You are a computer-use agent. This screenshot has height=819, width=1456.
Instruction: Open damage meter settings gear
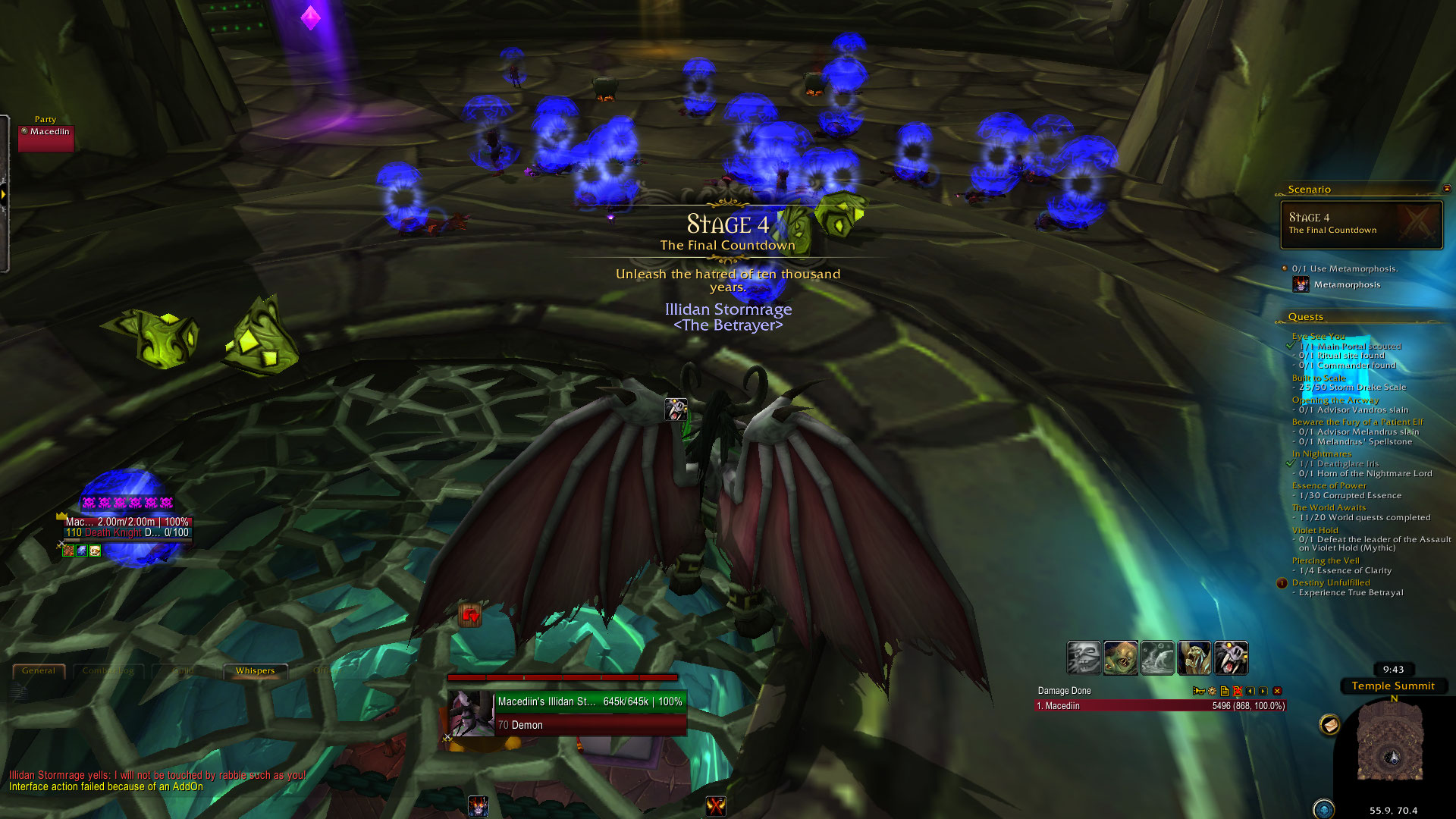tap(1212, 691)
